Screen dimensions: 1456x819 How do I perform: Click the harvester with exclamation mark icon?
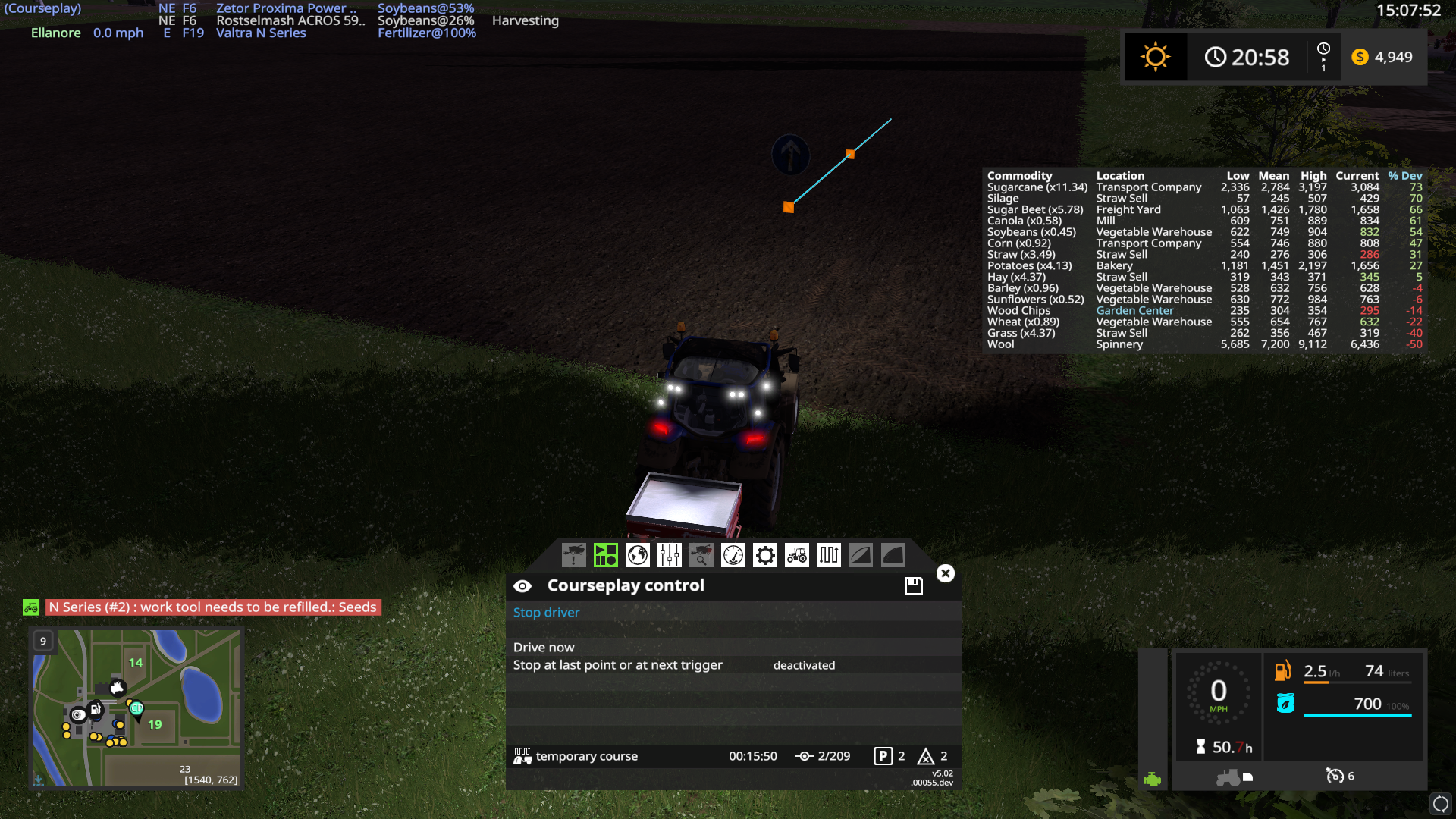tap(573, 554)
